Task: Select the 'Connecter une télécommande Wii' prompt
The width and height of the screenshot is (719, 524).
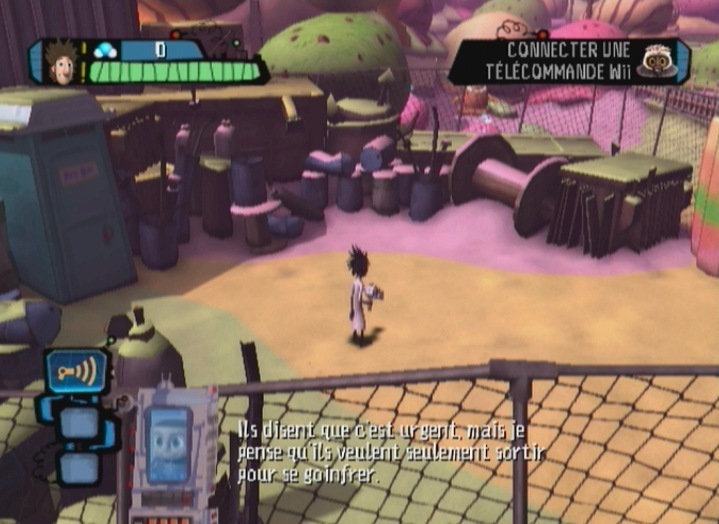Action: 553,61
